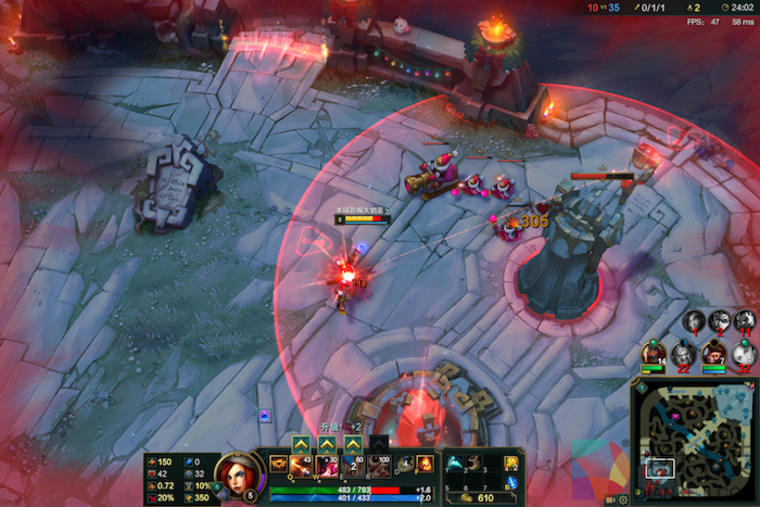
Task: Use the E ability icon
Action: coord(353,465)
